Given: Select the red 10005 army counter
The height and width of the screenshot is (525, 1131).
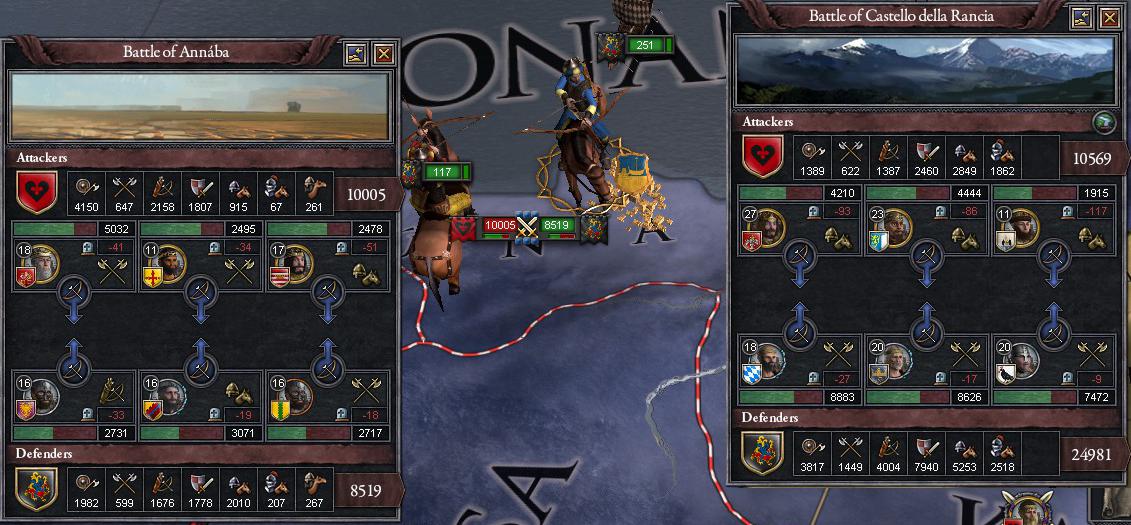Looking at the screenshot, I should click(497, 226).
